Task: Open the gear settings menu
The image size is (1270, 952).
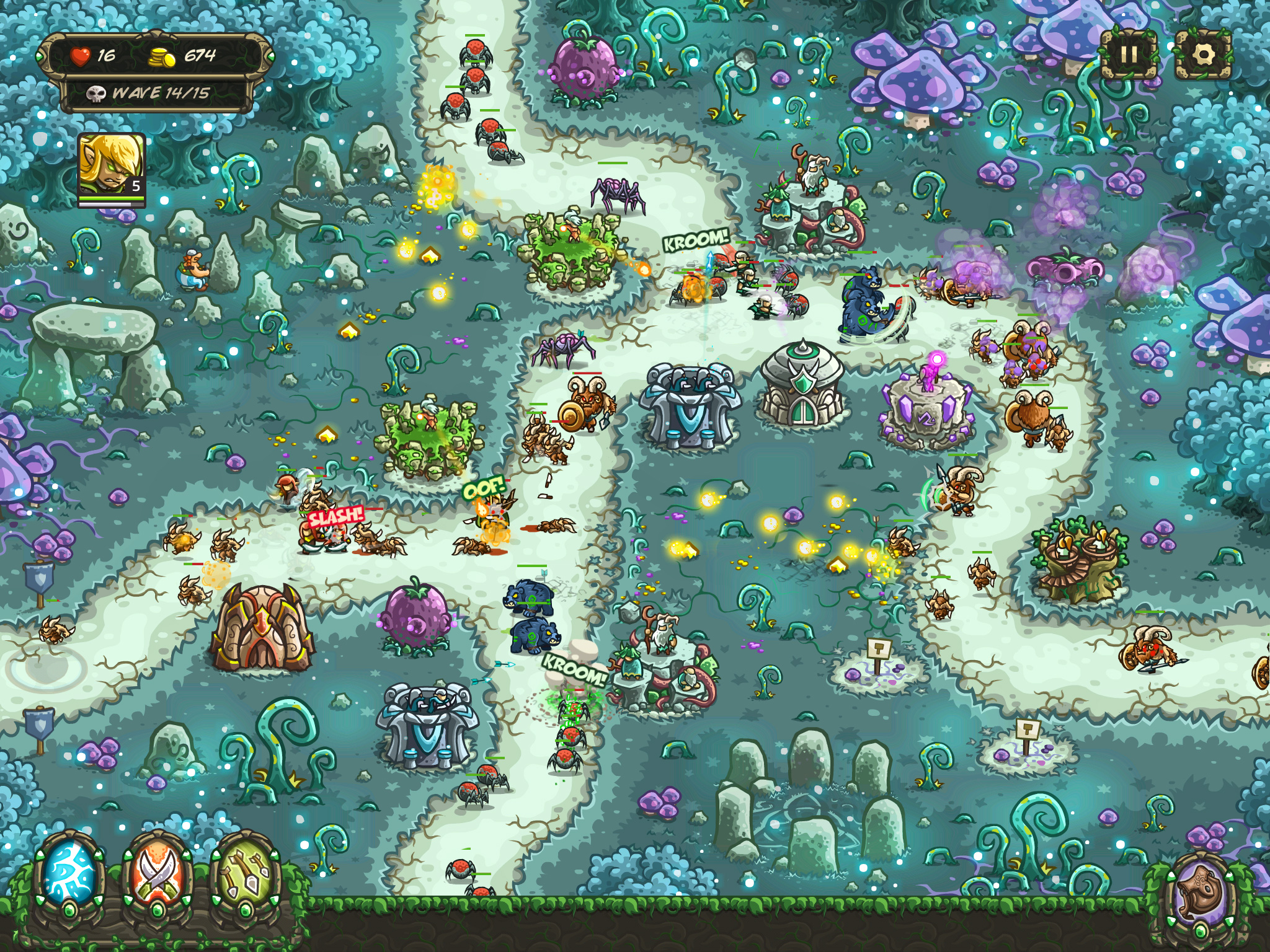Action: (x=1202, y=55)
